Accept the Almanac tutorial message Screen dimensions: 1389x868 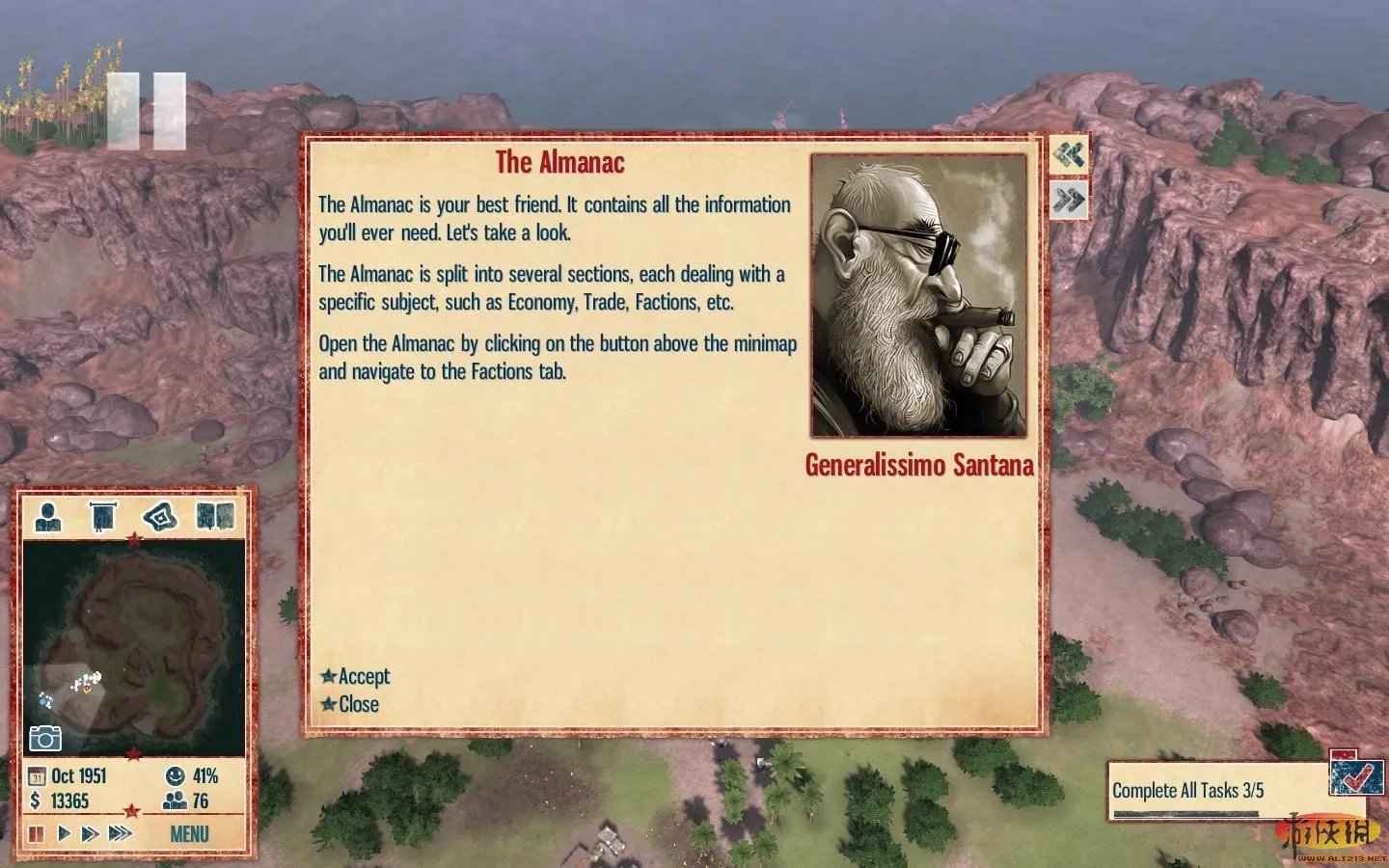coord(363,677)
